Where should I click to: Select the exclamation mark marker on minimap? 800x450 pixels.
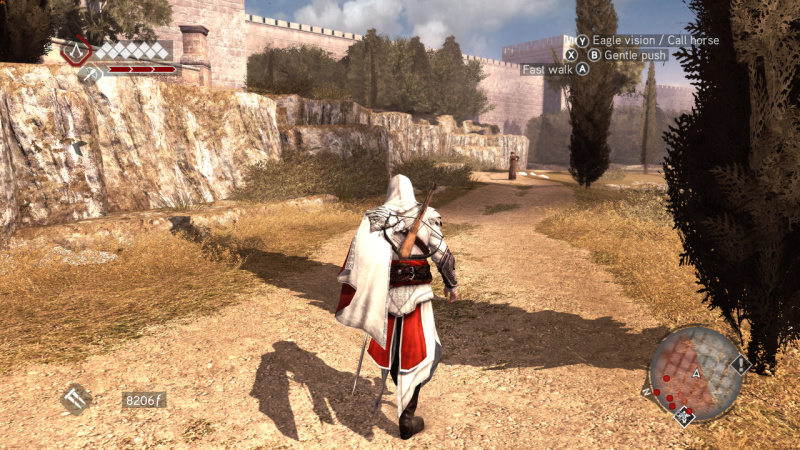coord(741,365)
